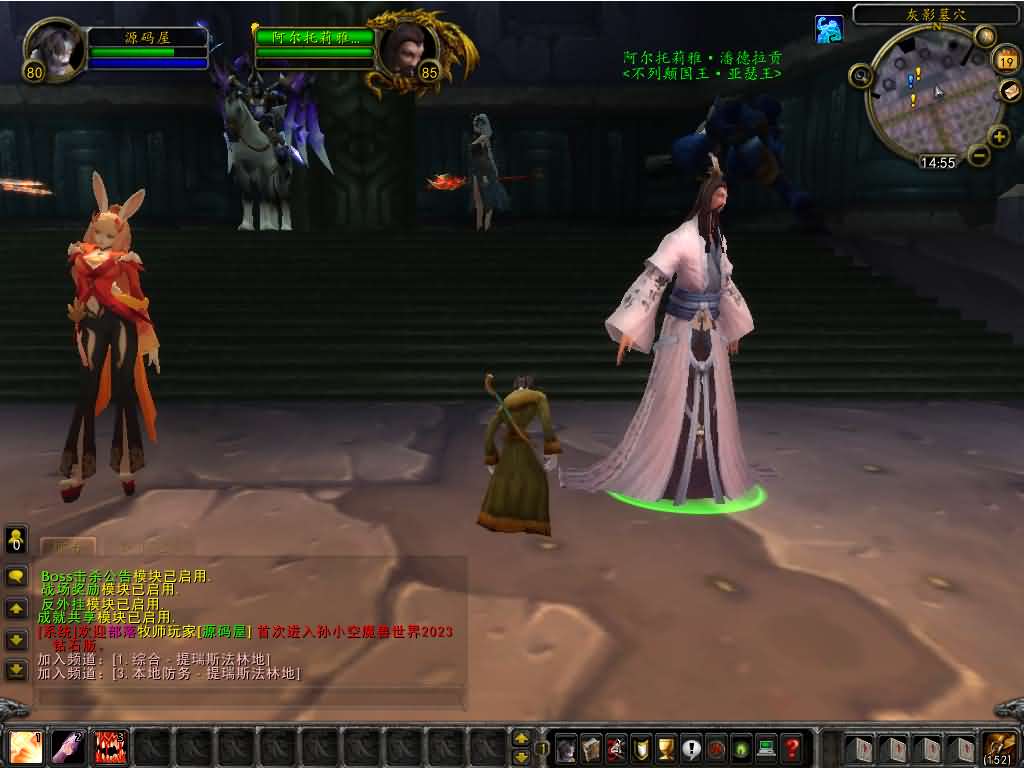Open the calendar showing day 19
Screen dimensions: 1024x768
(x=1005, y=60)
